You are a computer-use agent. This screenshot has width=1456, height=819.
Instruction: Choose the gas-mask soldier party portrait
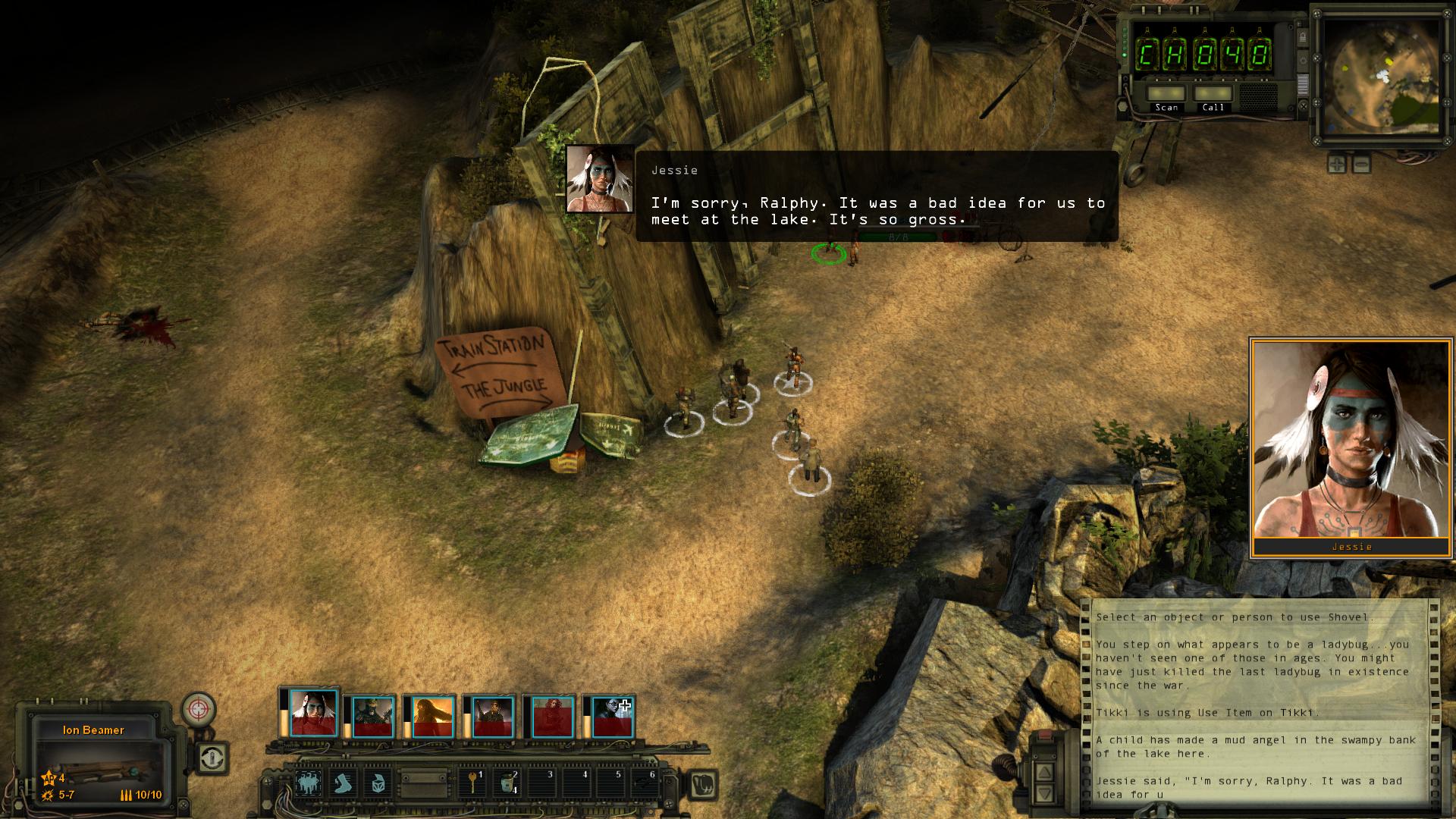(372, 717)
